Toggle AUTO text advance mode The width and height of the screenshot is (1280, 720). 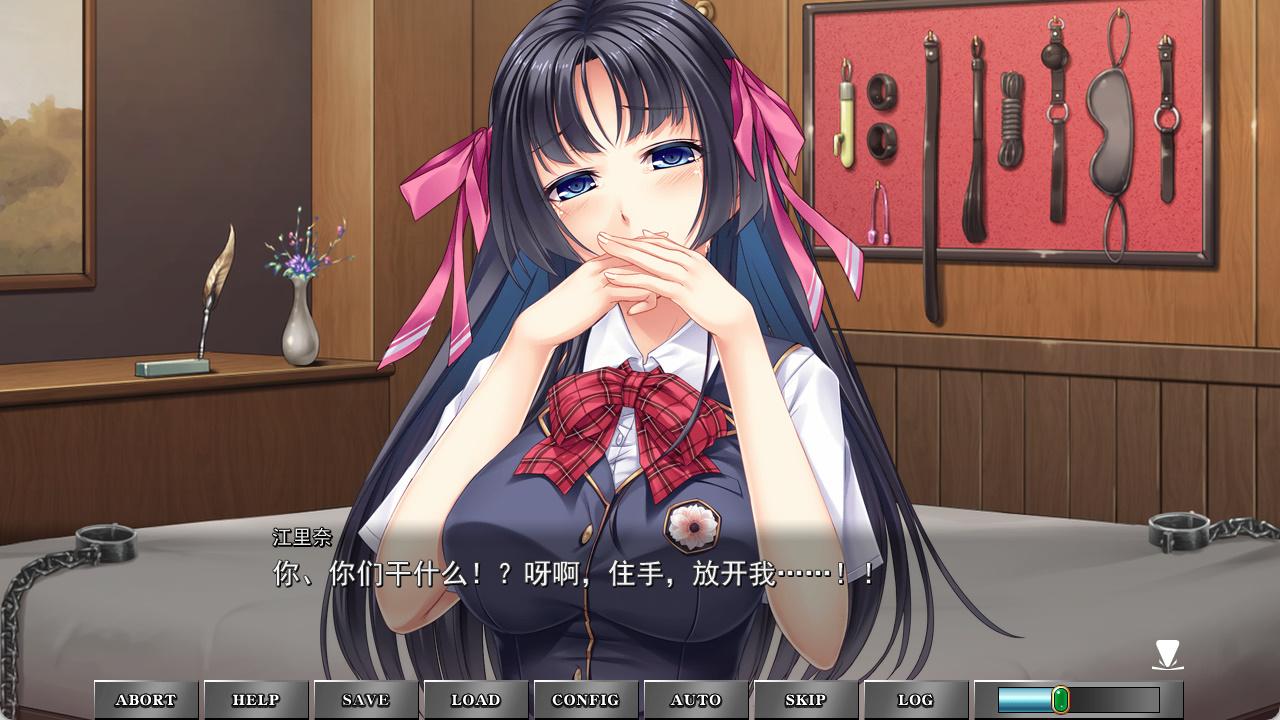click(x=696, y=700)
